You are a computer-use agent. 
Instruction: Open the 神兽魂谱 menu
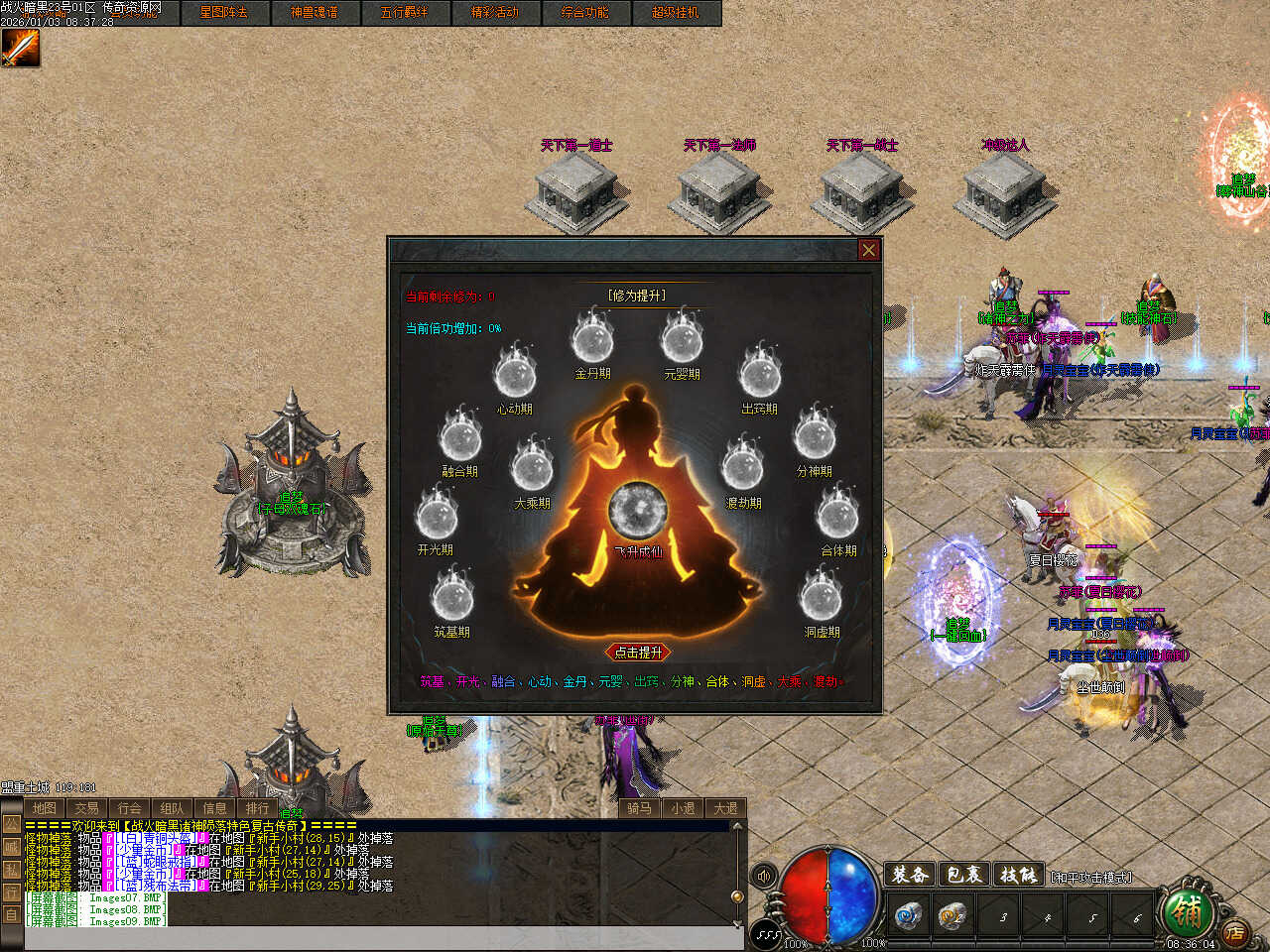pos(314,13)
